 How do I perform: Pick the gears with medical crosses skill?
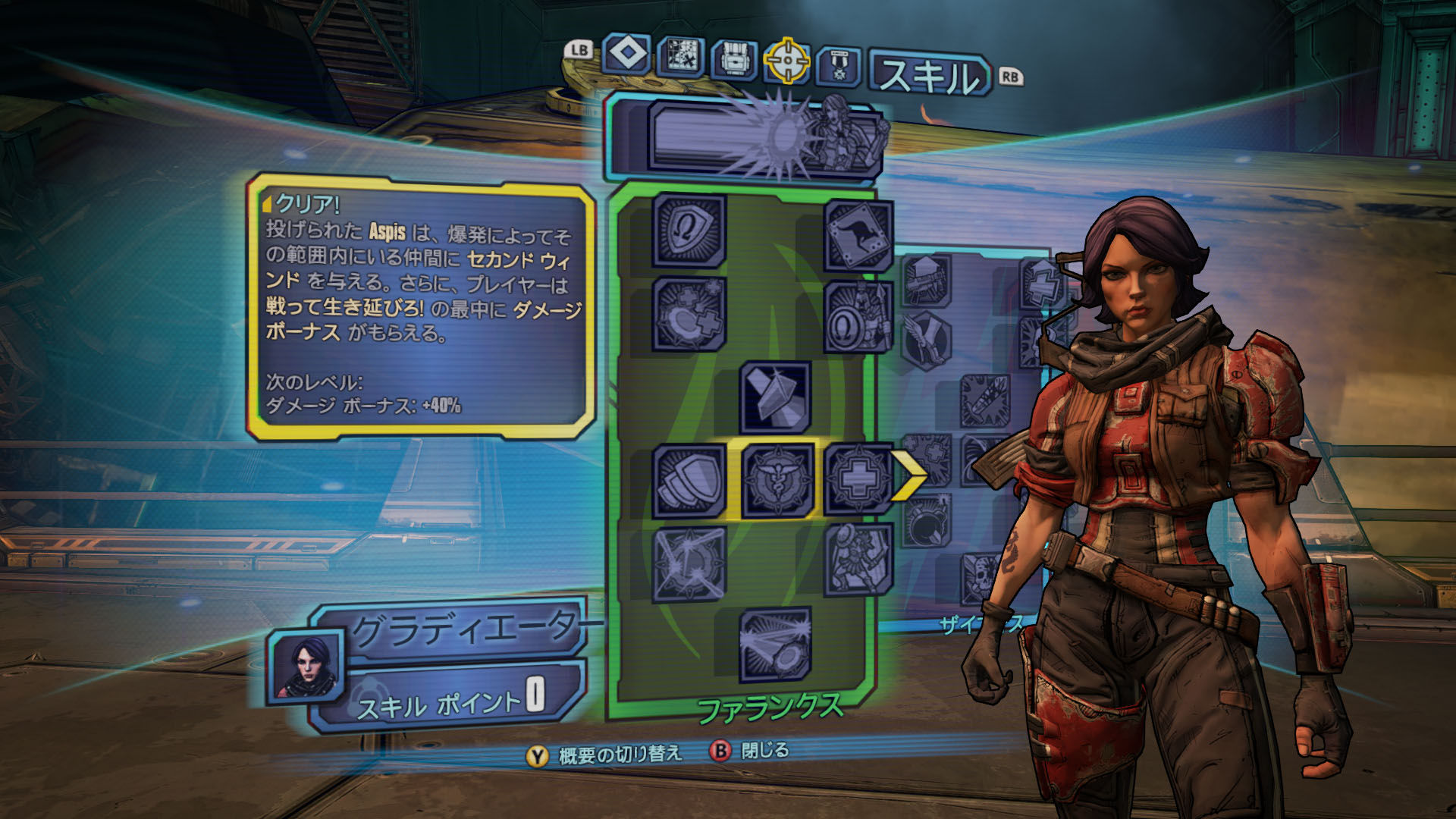(689, 315)
